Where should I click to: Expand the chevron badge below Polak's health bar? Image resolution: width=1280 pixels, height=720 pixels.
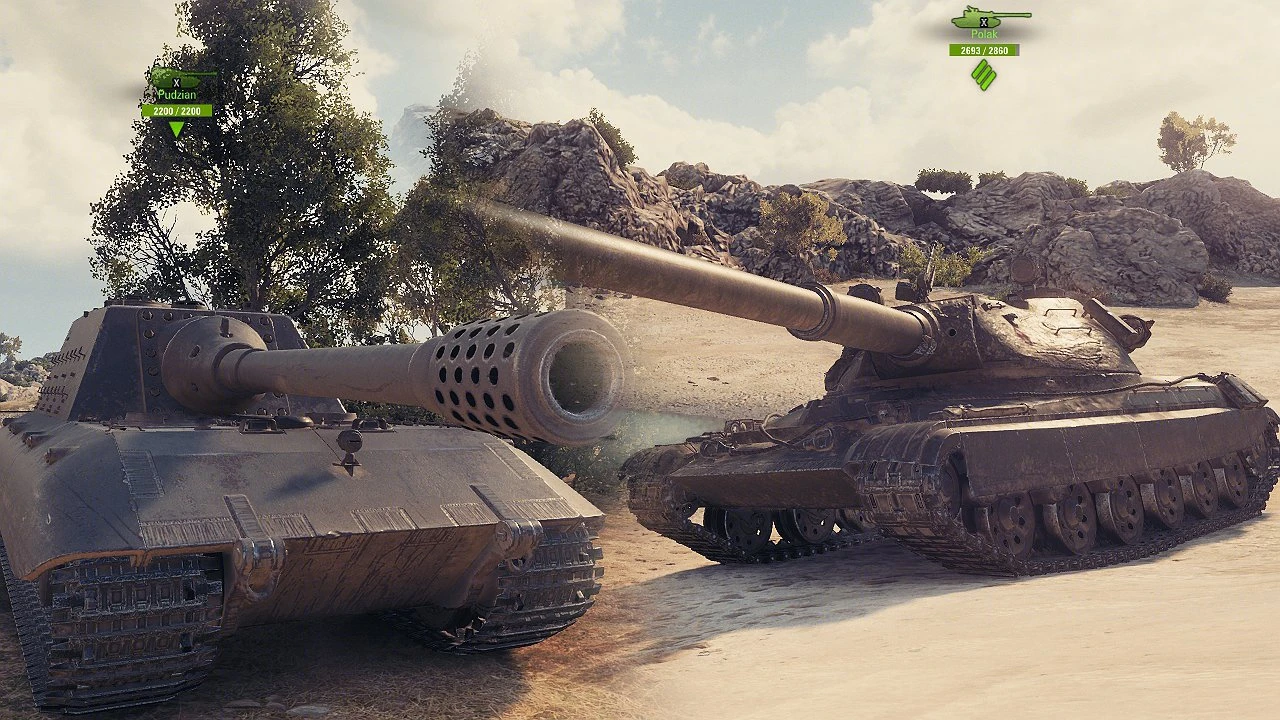click(982, 73)
